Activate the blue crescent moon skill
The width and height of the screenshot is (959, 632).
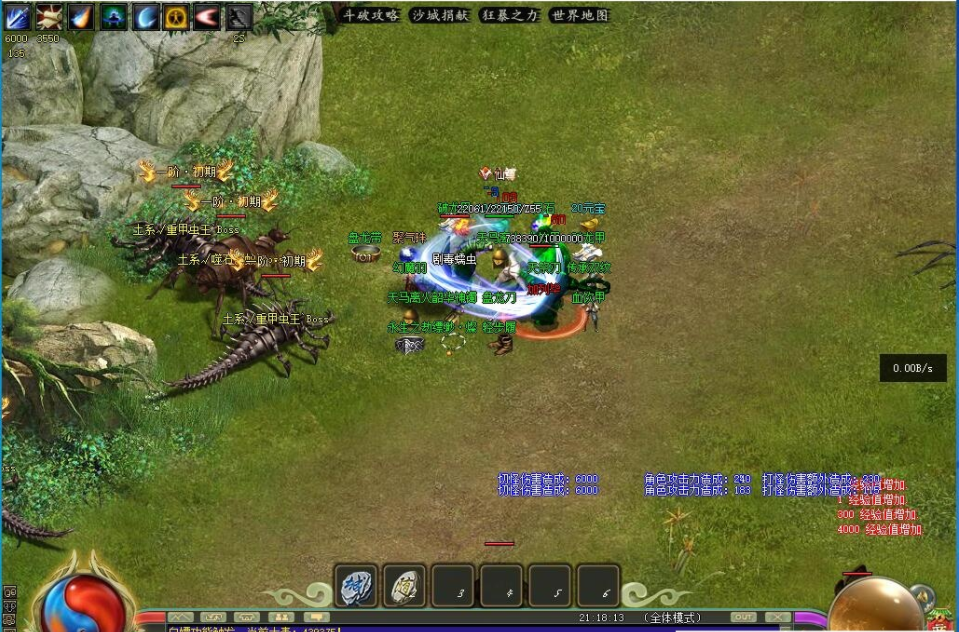click(146, 17)
